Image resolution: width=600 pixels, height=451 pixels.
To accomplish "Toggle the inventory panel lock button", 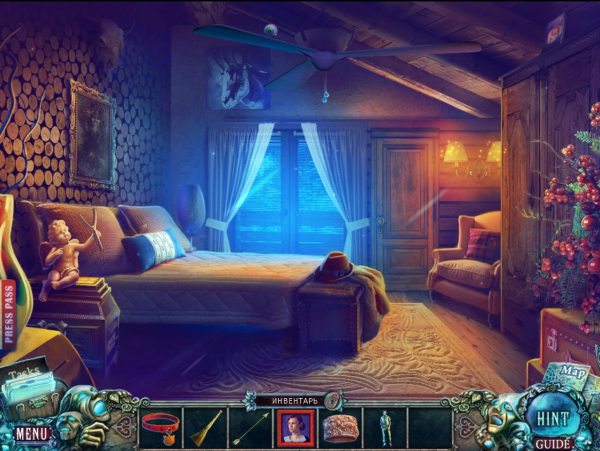I will pos(326,399).
